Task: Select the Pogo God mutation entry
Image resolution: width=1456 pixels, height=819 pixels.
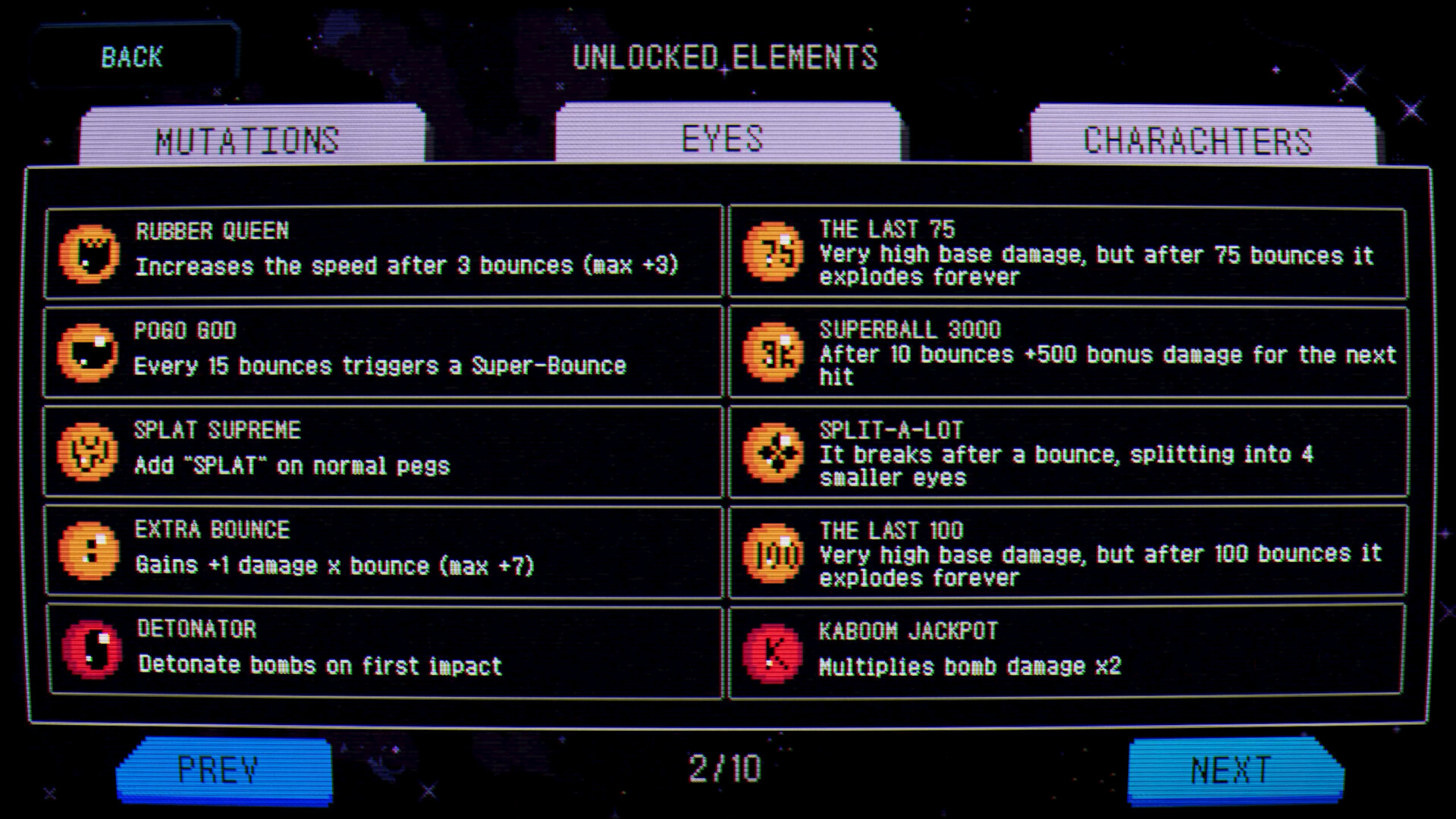Action: pos(385,350)
